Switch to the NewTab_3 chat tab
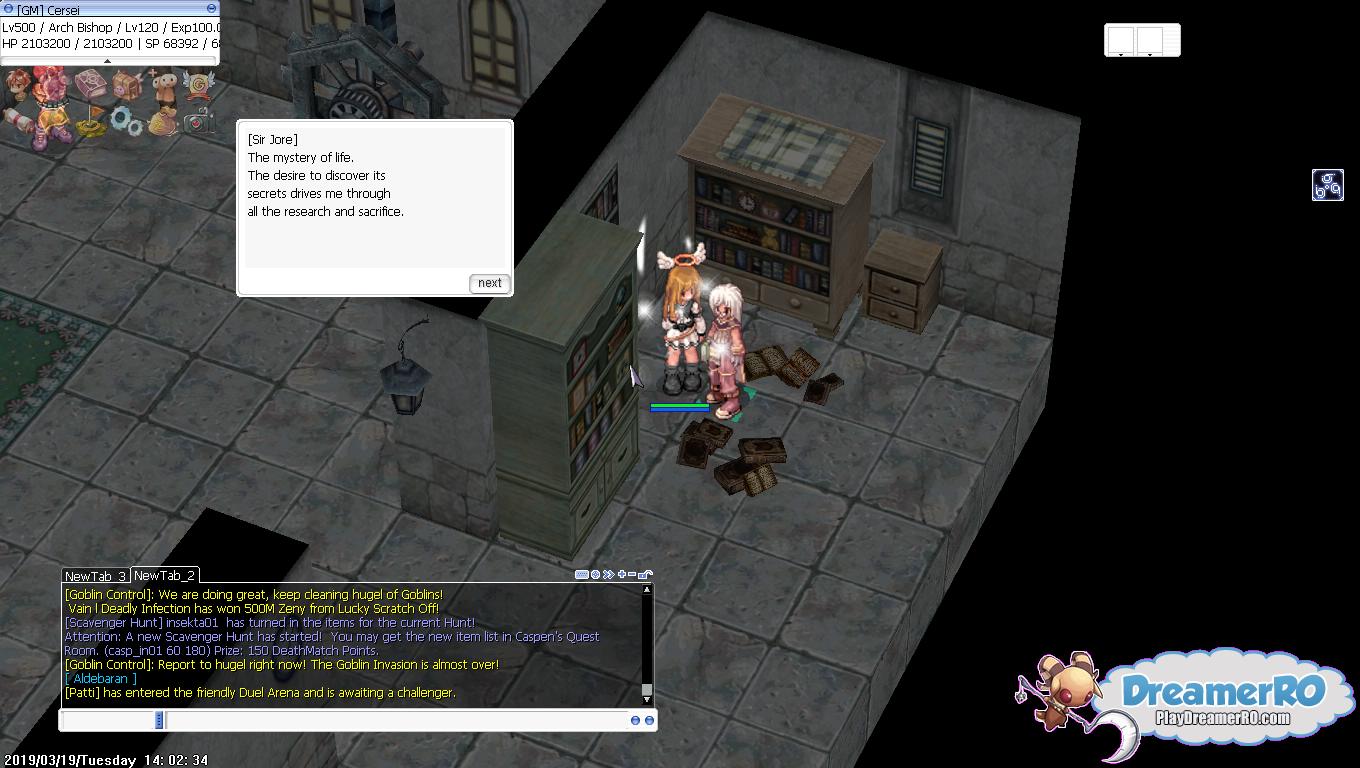1360x768 pixels. (95, 576)
